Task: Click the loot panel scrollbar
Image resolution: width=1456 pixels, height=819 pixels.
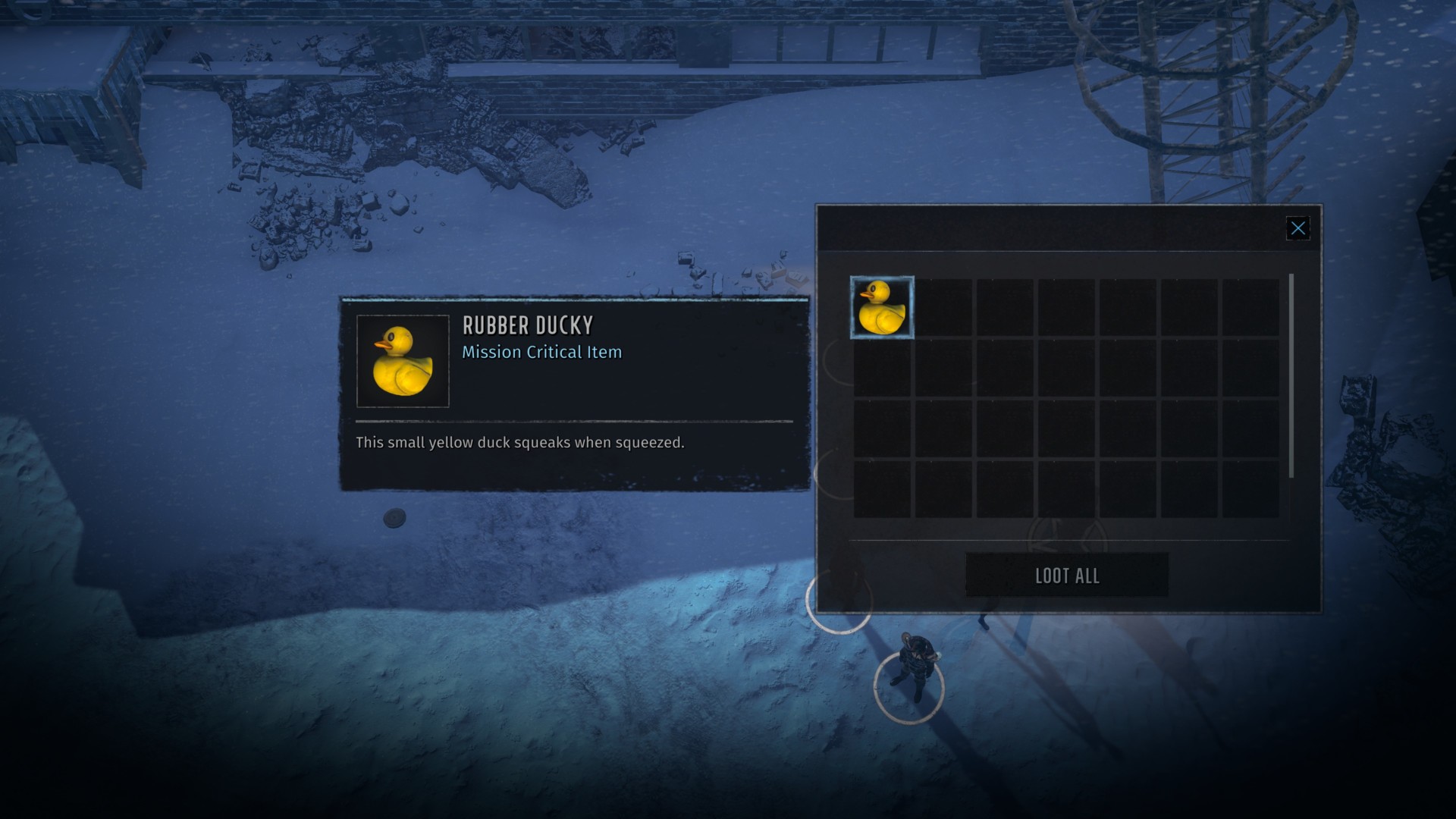Action: point(1291,376)
